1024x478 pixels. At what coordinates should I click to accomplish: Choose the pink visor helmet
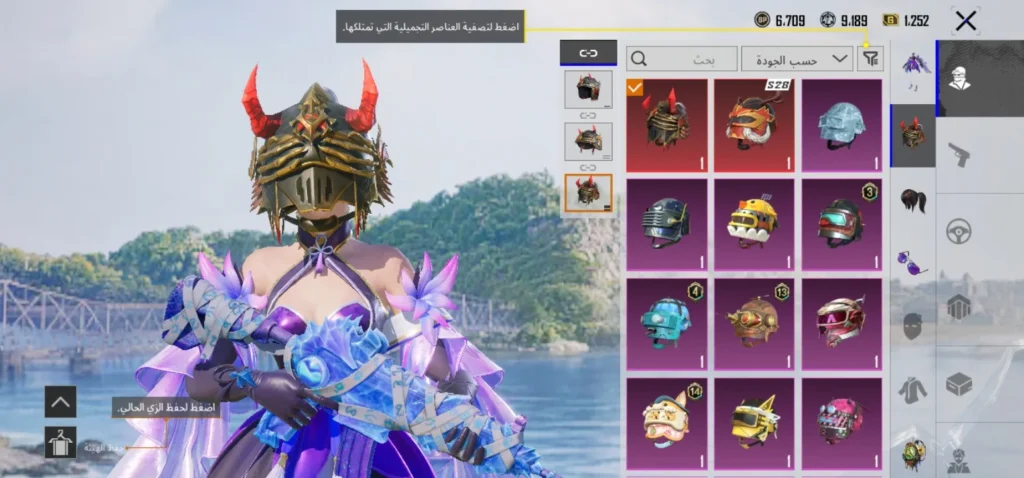pyautogui.click(x=841, y=322)
